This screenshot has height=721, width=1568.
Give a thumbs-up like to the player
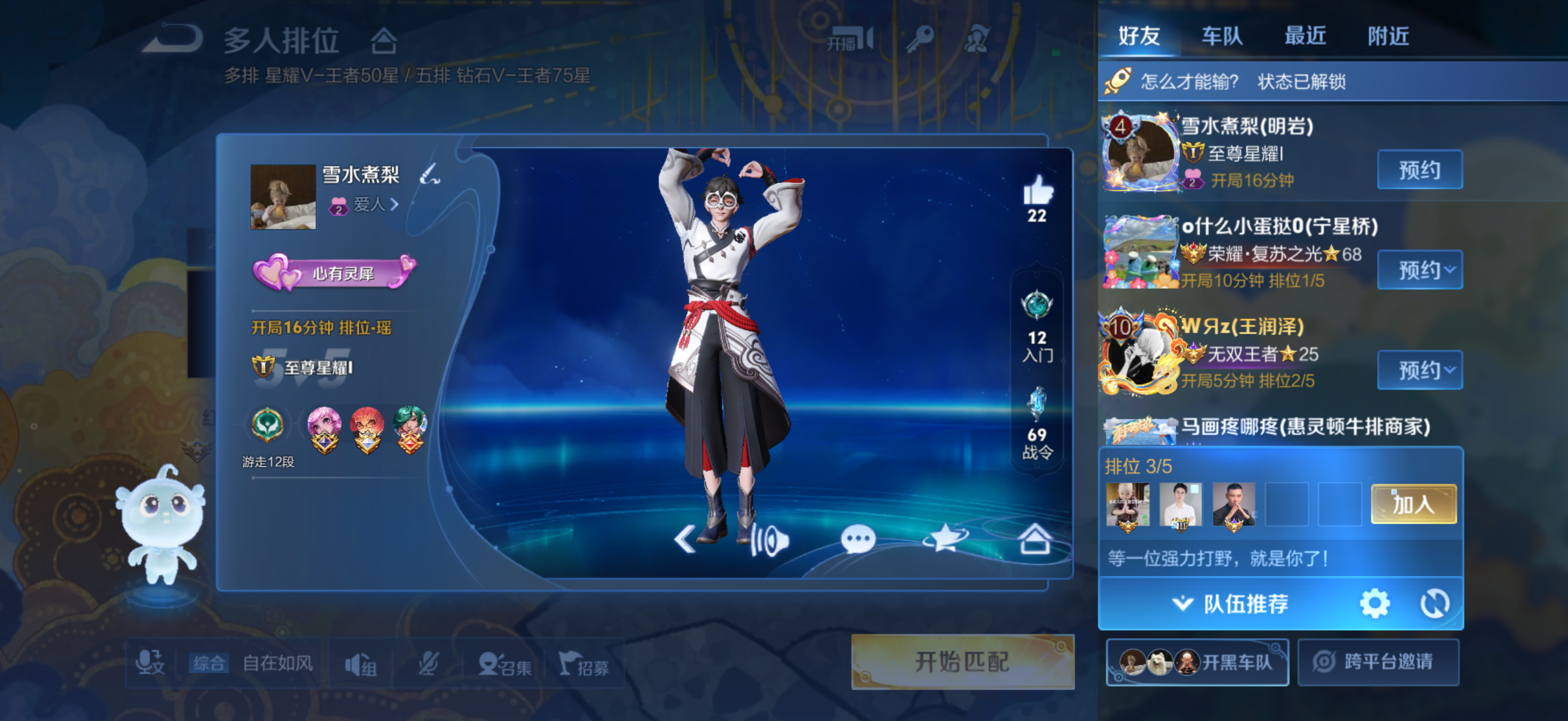1037,191
